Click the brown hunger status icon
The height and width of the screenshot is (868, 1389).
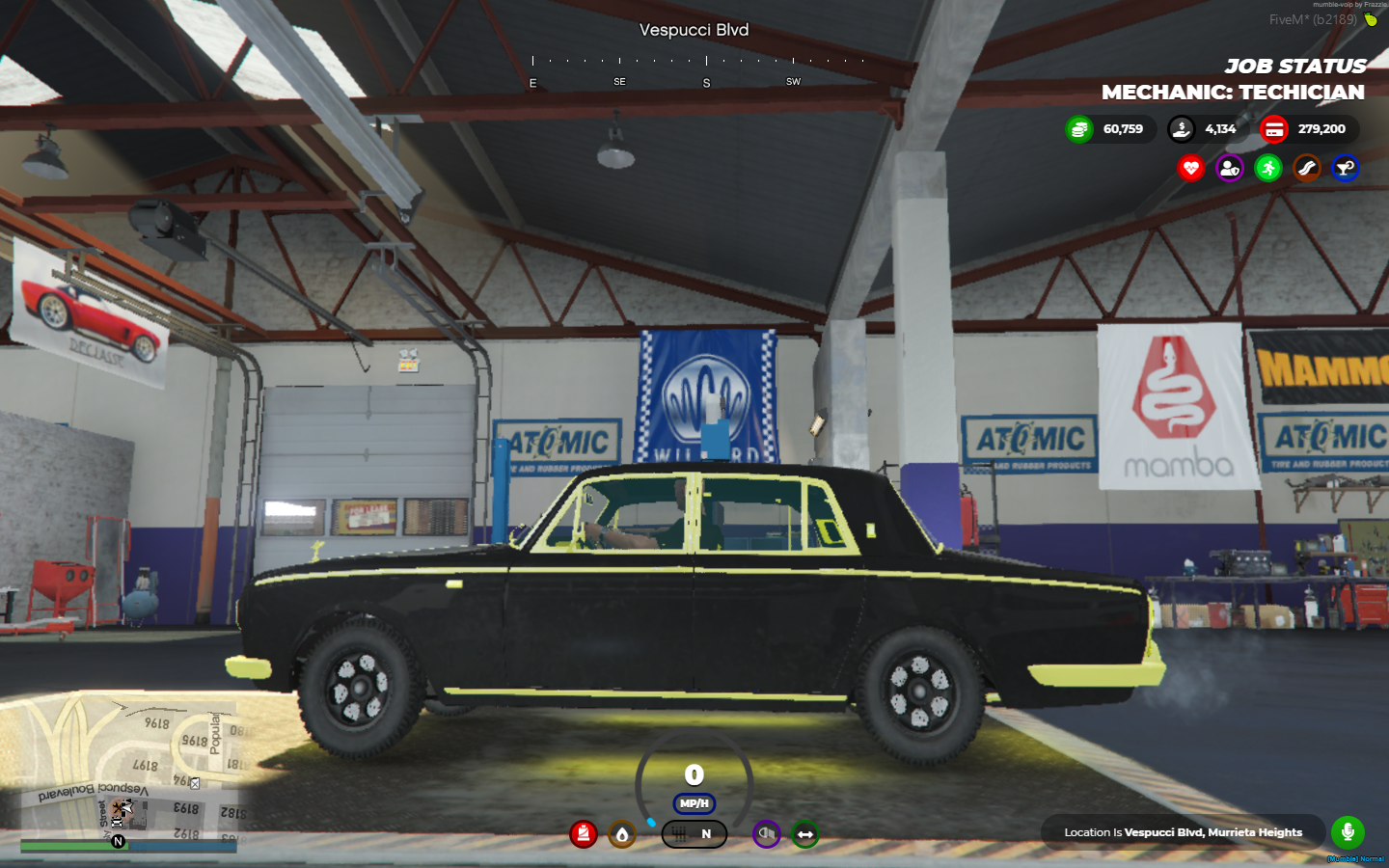tap(1306, 168)
